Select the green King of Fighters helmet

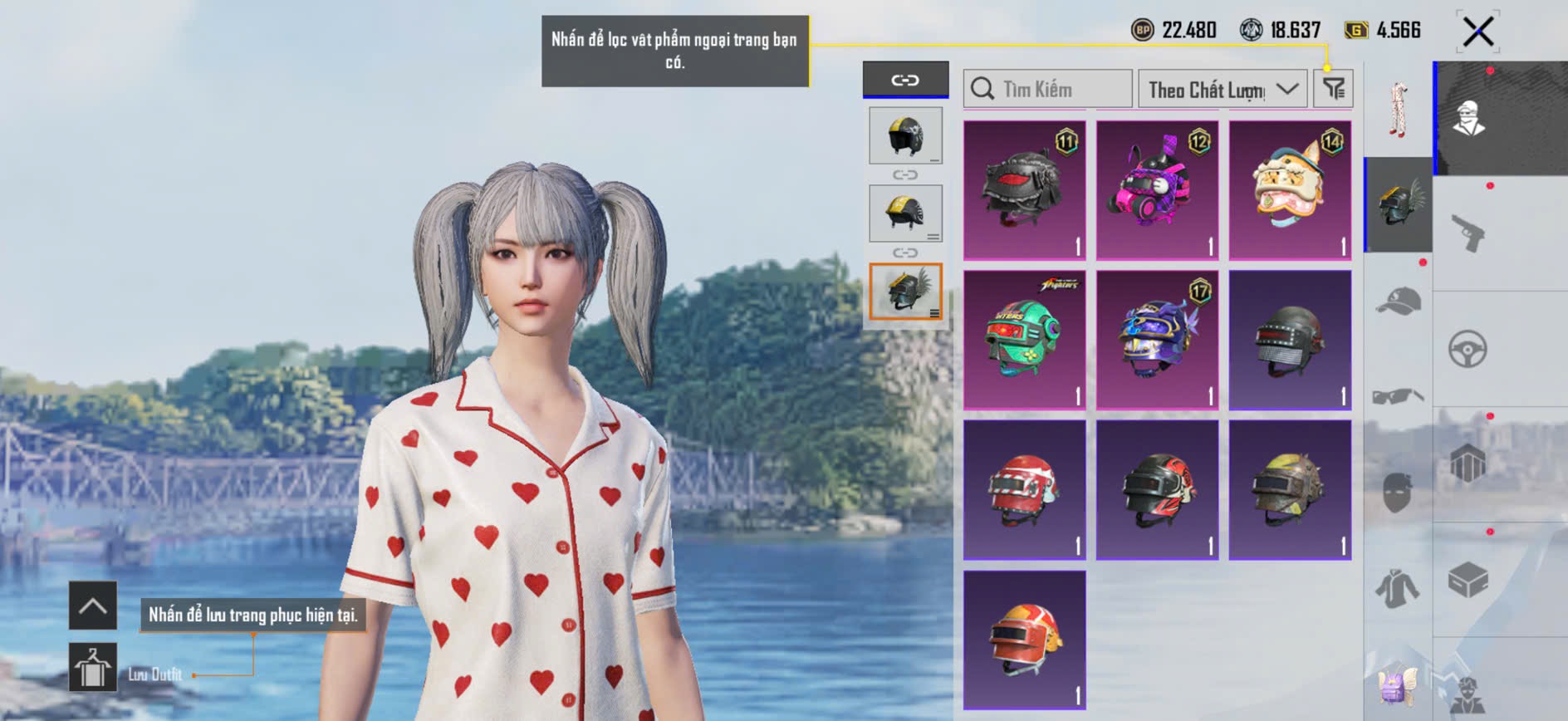[1024, 340]
